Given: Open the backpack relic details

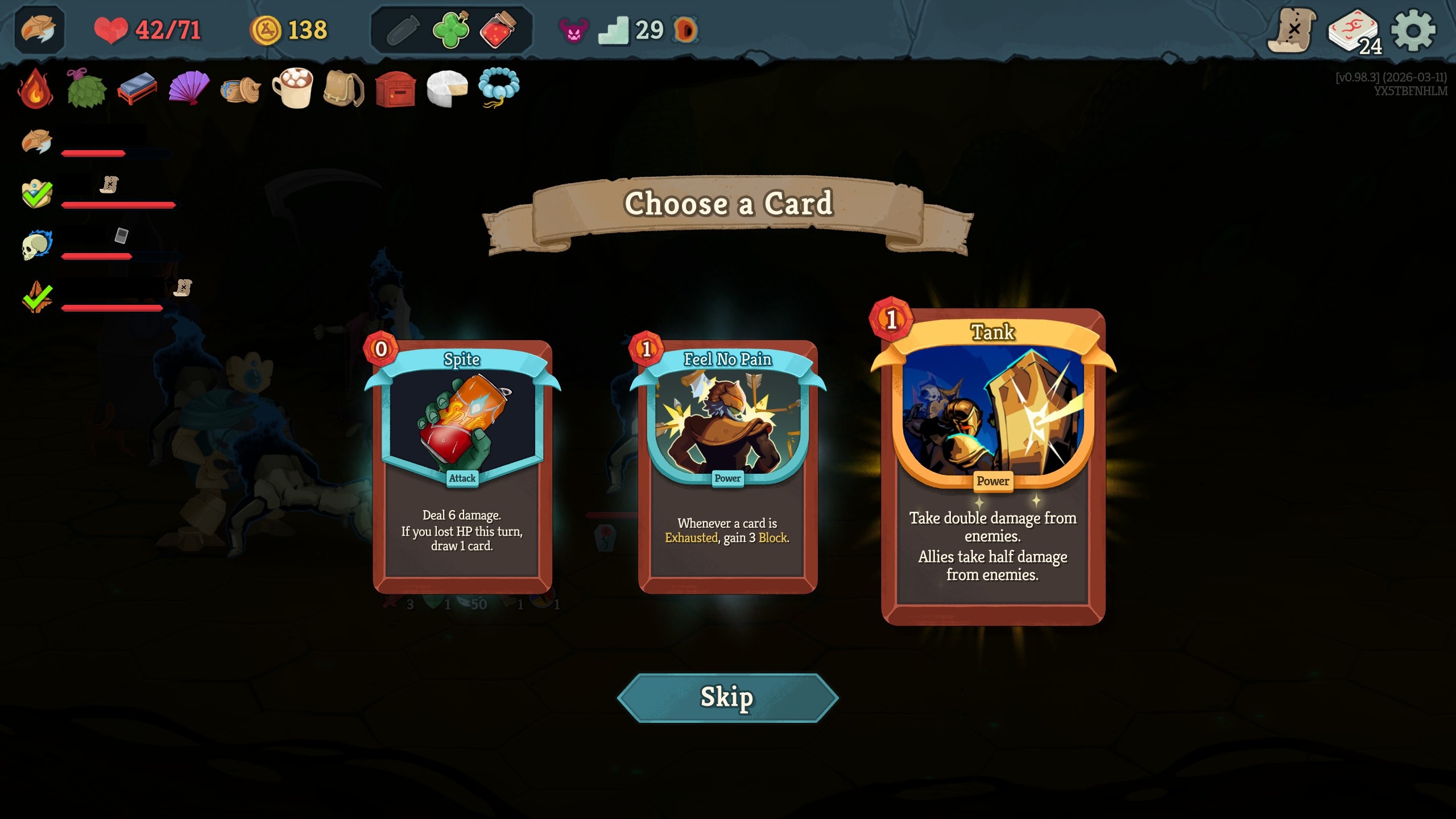Looking at the screenshot, I should point(344,88).
